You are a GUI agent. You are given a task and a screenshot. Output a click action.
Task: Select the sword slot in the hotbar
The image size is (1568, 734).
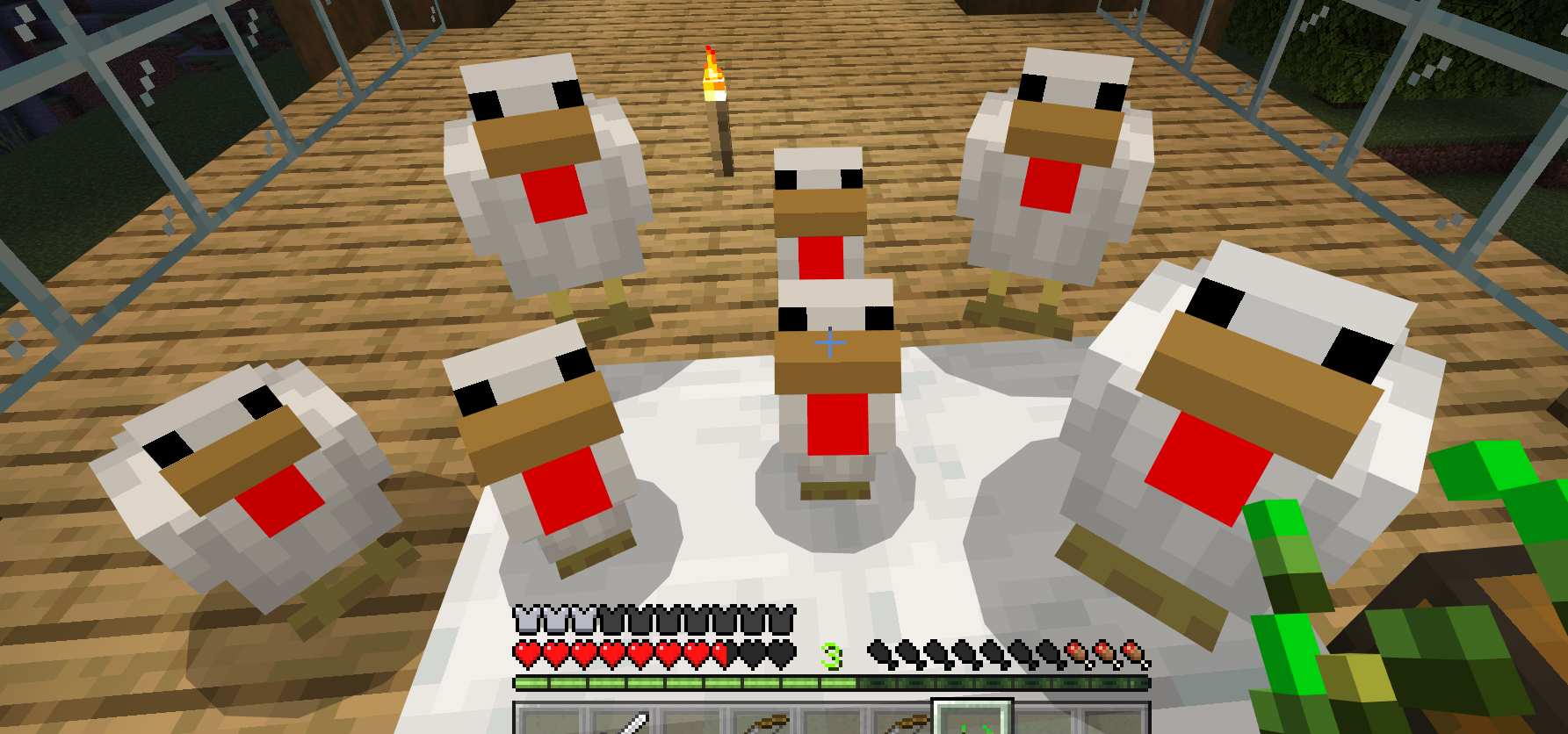[627, 723]
